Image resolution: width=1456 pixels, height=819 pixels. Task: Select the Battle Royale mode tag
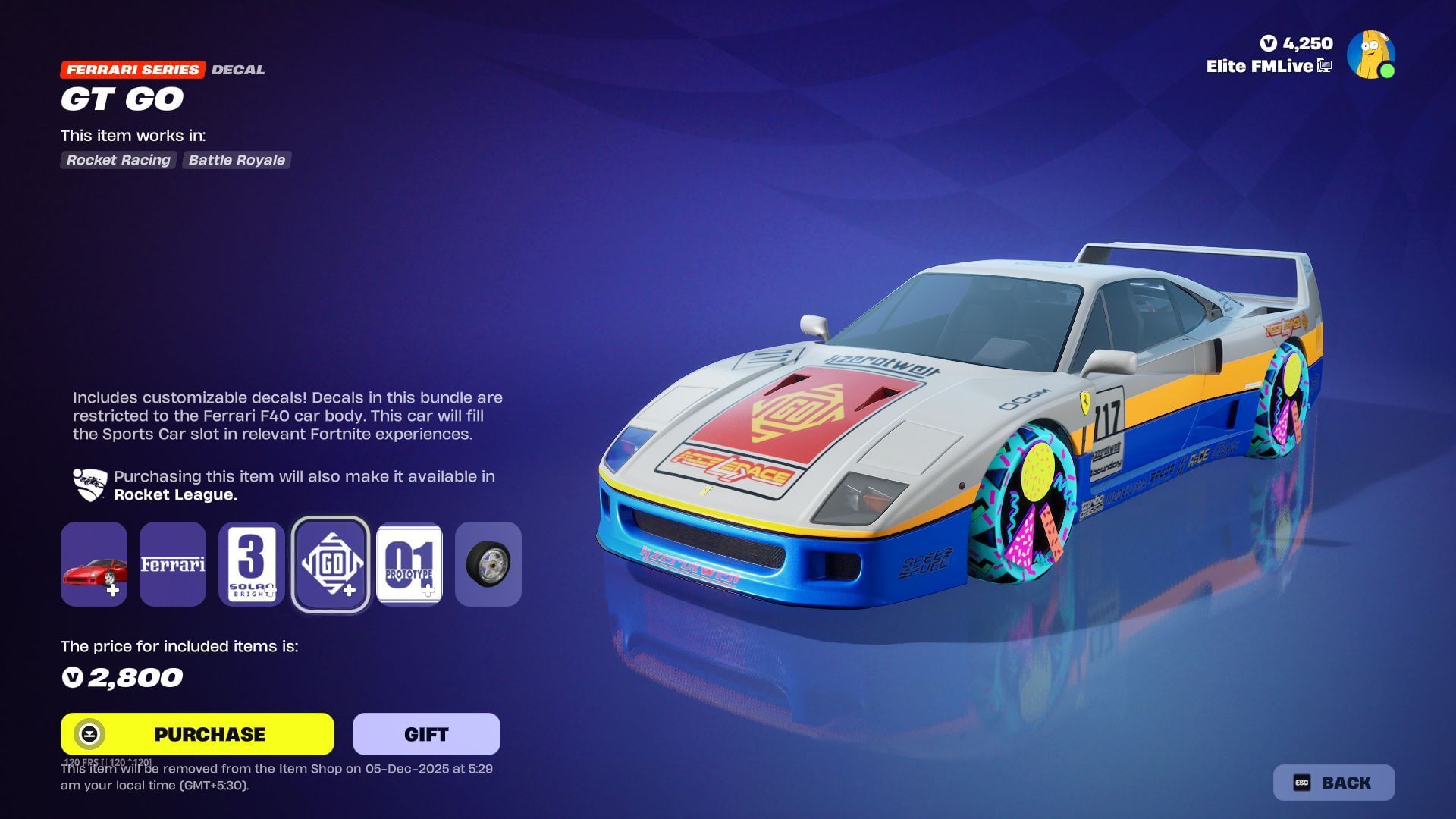pyautogui.click(x=237, y=160)
